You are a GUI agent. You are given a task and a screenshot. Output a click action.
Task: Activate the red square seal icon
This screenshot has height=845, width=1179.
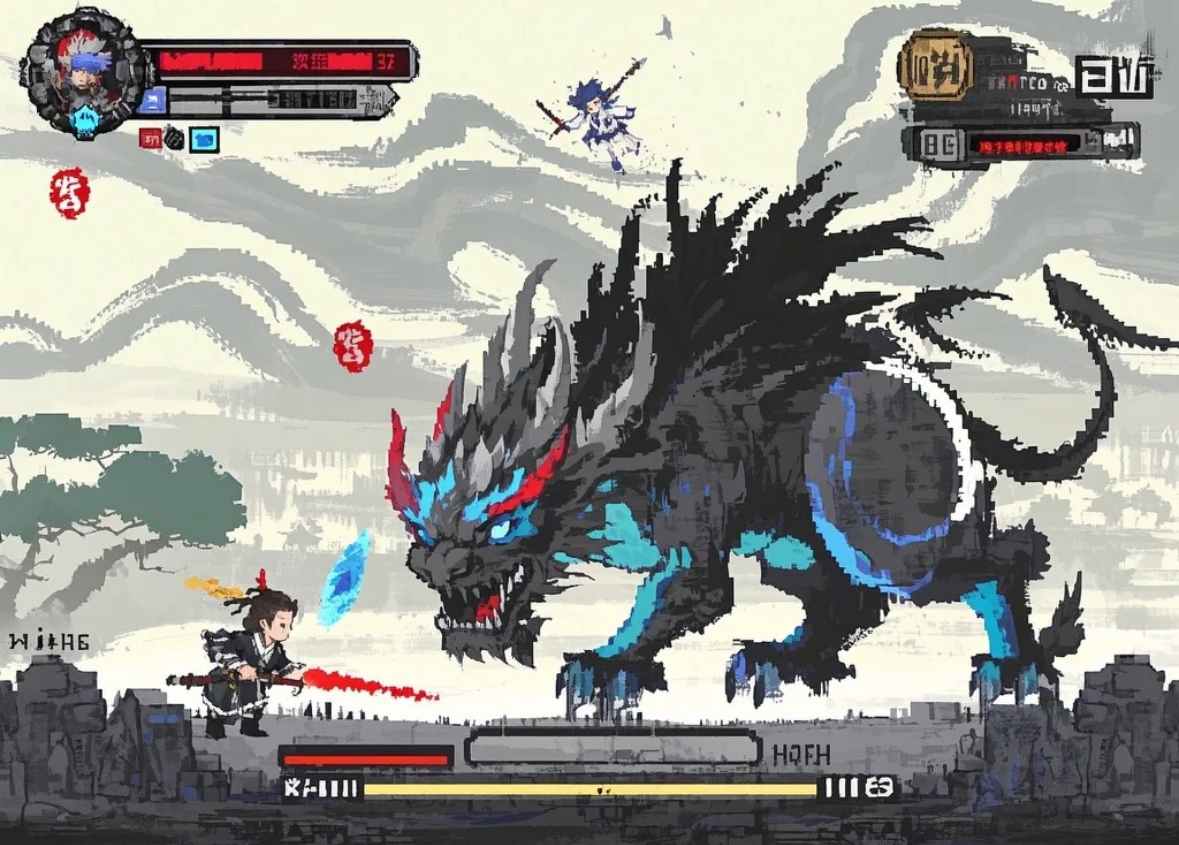[152, 138]
